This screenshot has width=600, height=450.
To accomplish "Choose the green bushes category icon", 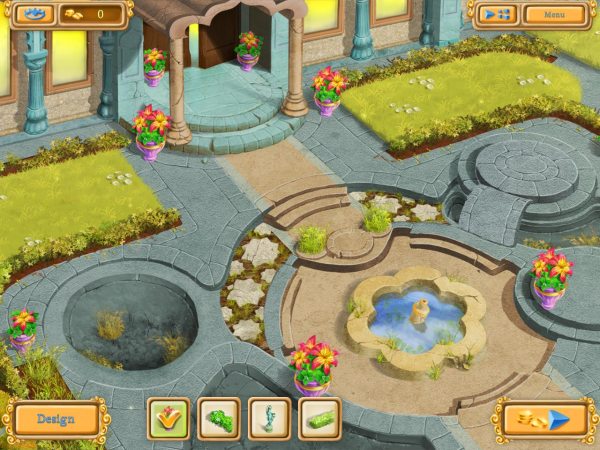I will [x=218, y=419].
